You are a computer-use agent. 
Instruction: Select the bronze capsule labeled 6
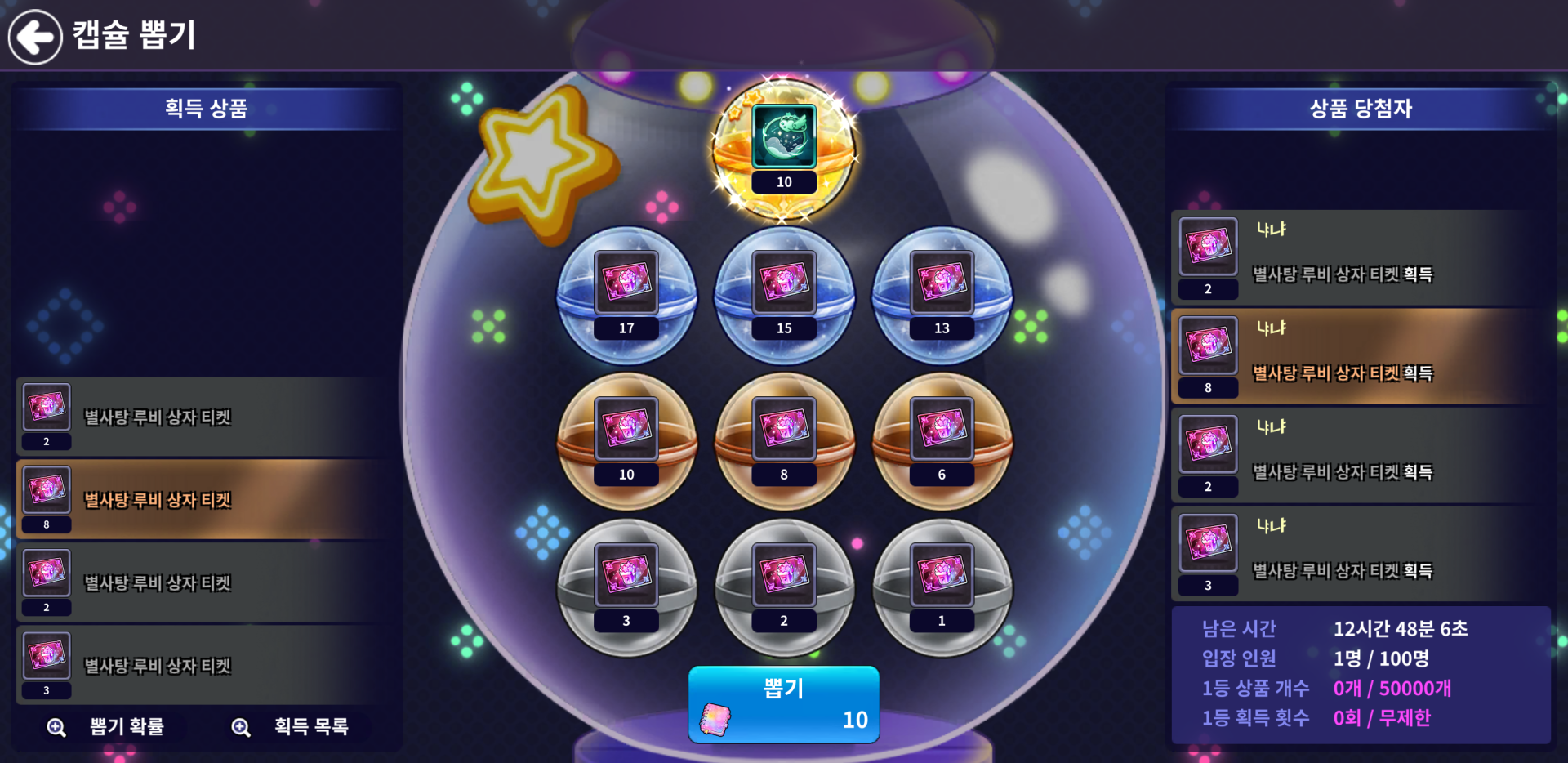point(942,441)
